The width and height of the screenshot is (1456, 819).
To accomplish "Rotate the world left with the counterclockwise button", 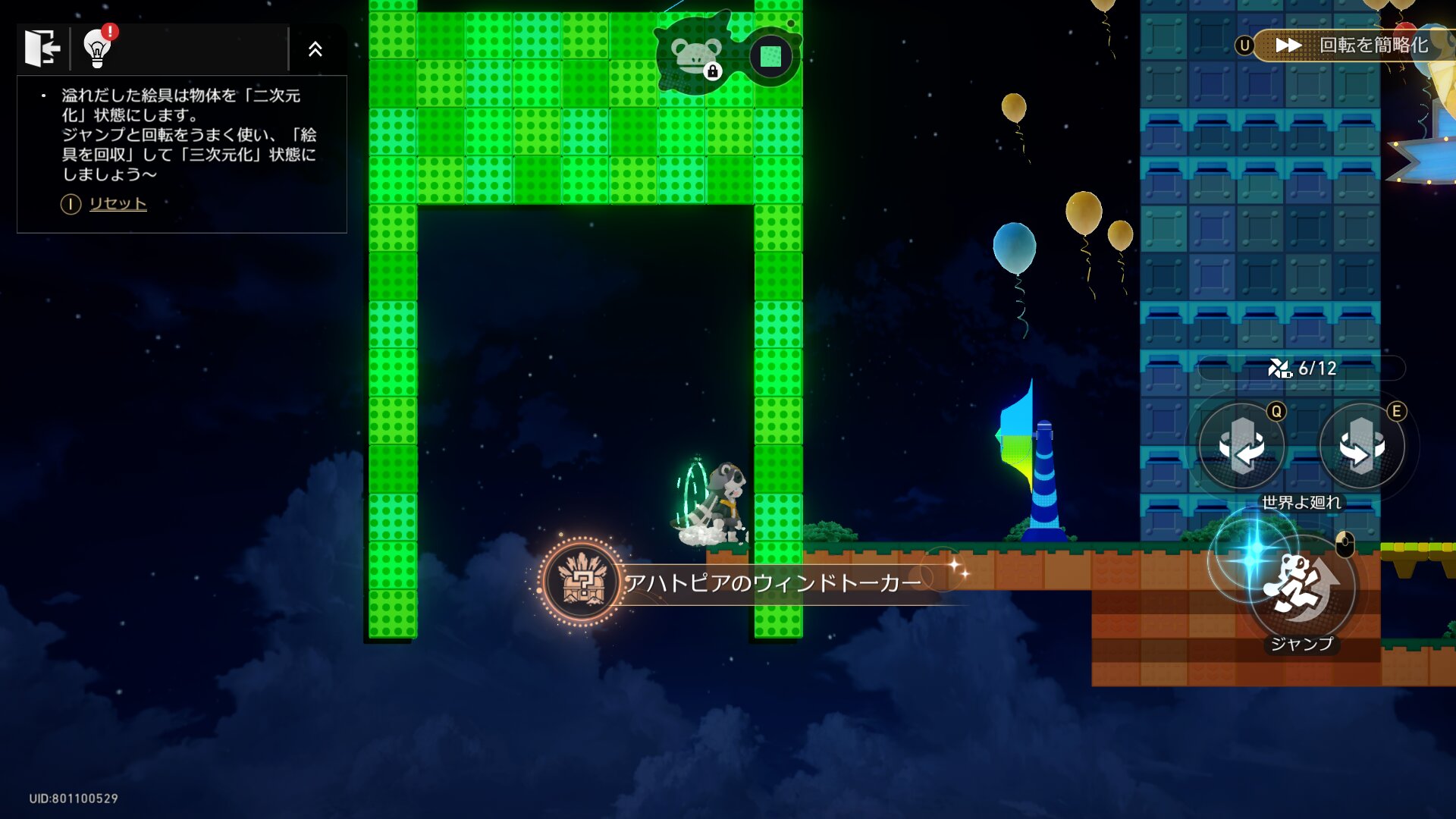I will (x=1241, y=447).
